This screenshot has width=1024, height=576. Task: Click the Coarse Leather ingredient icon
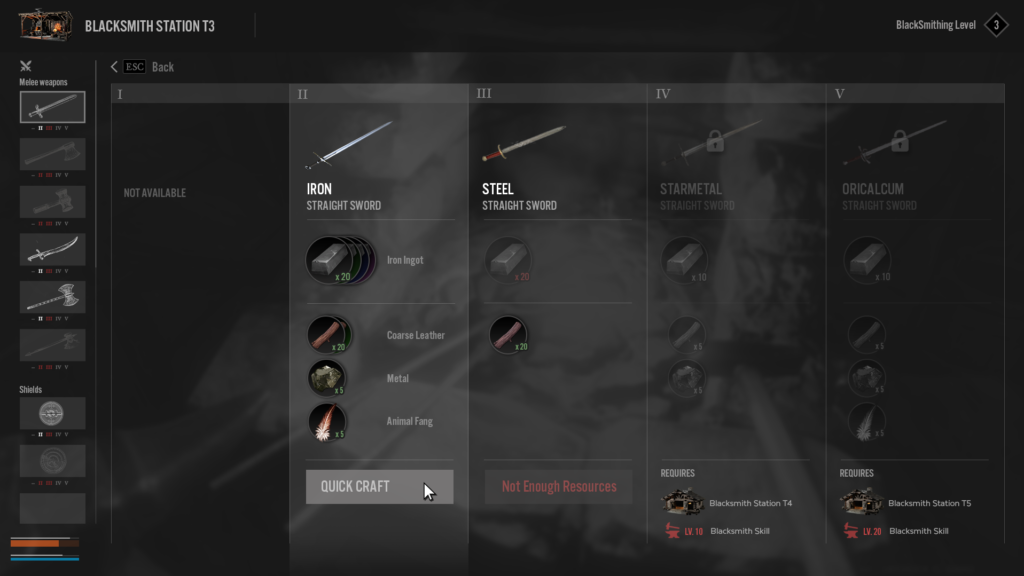[x=328, y=335]
